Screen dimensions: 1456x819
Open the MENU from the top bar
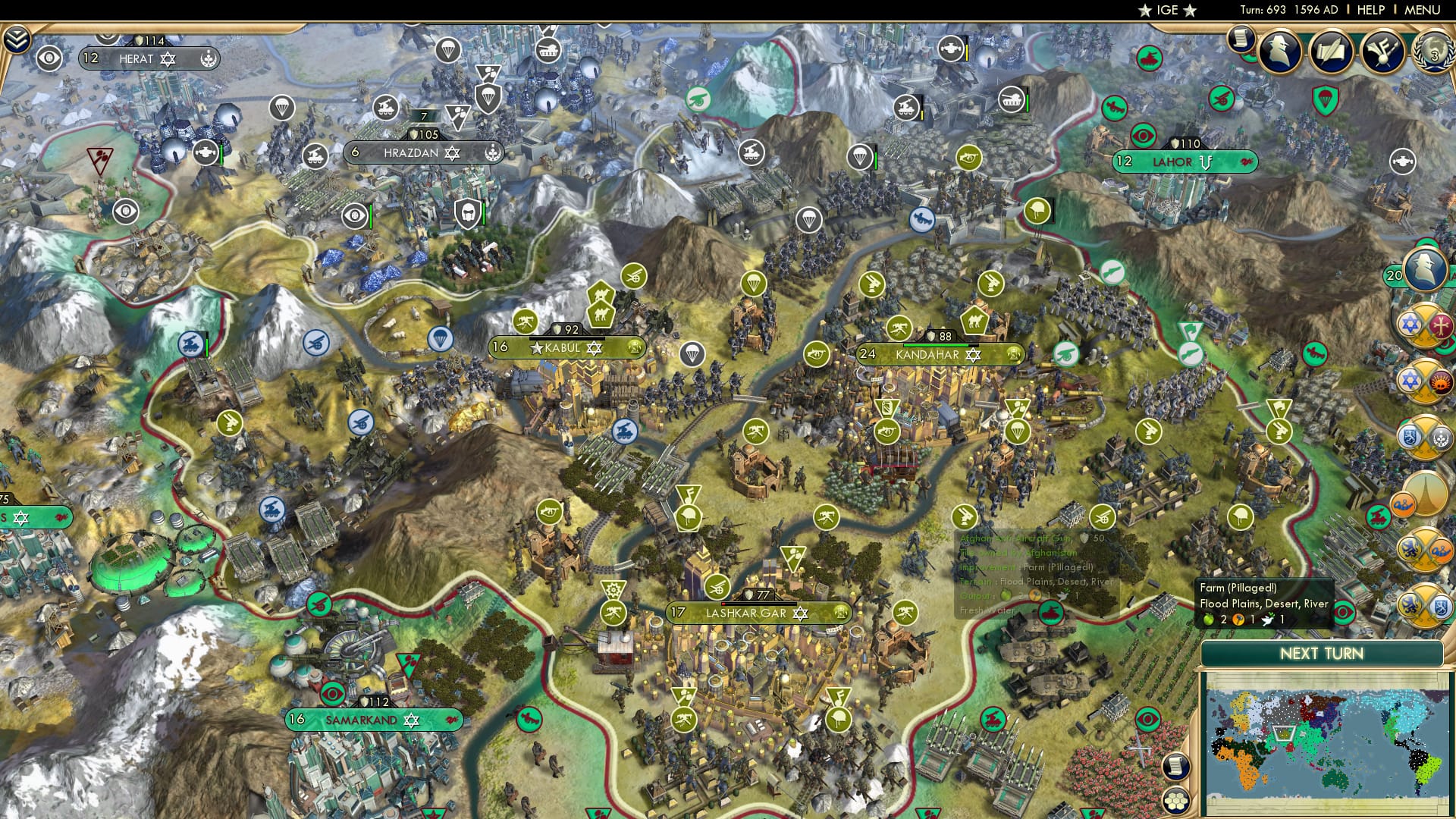coord(1422,9)
